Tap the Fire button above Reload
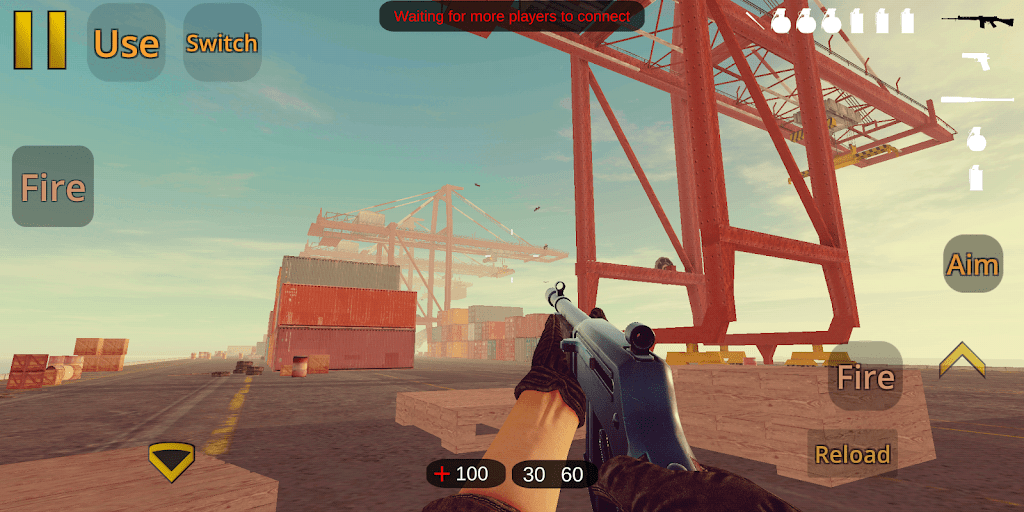This screenshot has height=512, width=1024. 865,376
